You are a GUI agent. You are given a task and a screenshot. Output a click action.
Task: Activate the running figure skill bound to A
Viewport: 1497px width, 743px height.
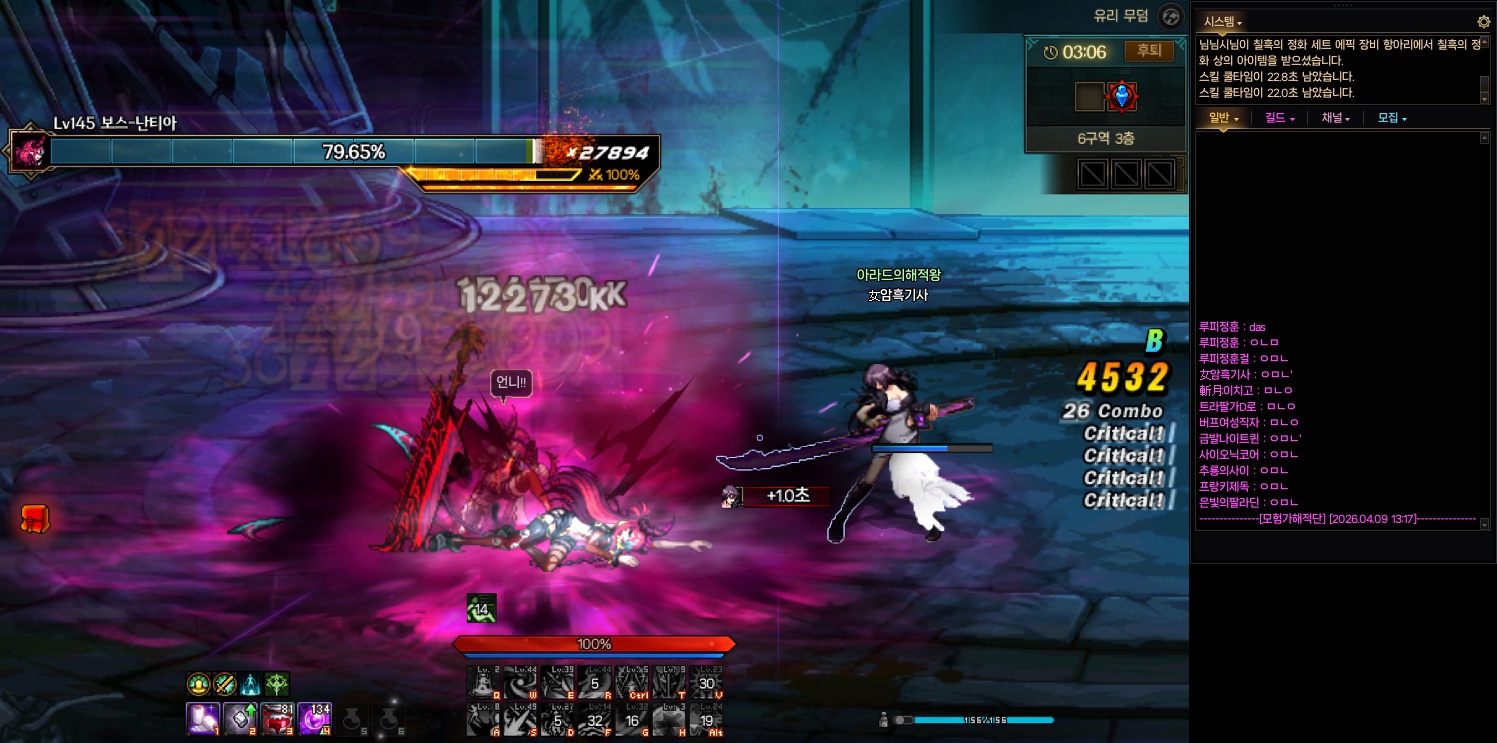pyautogui.click(x=483, y=720)
